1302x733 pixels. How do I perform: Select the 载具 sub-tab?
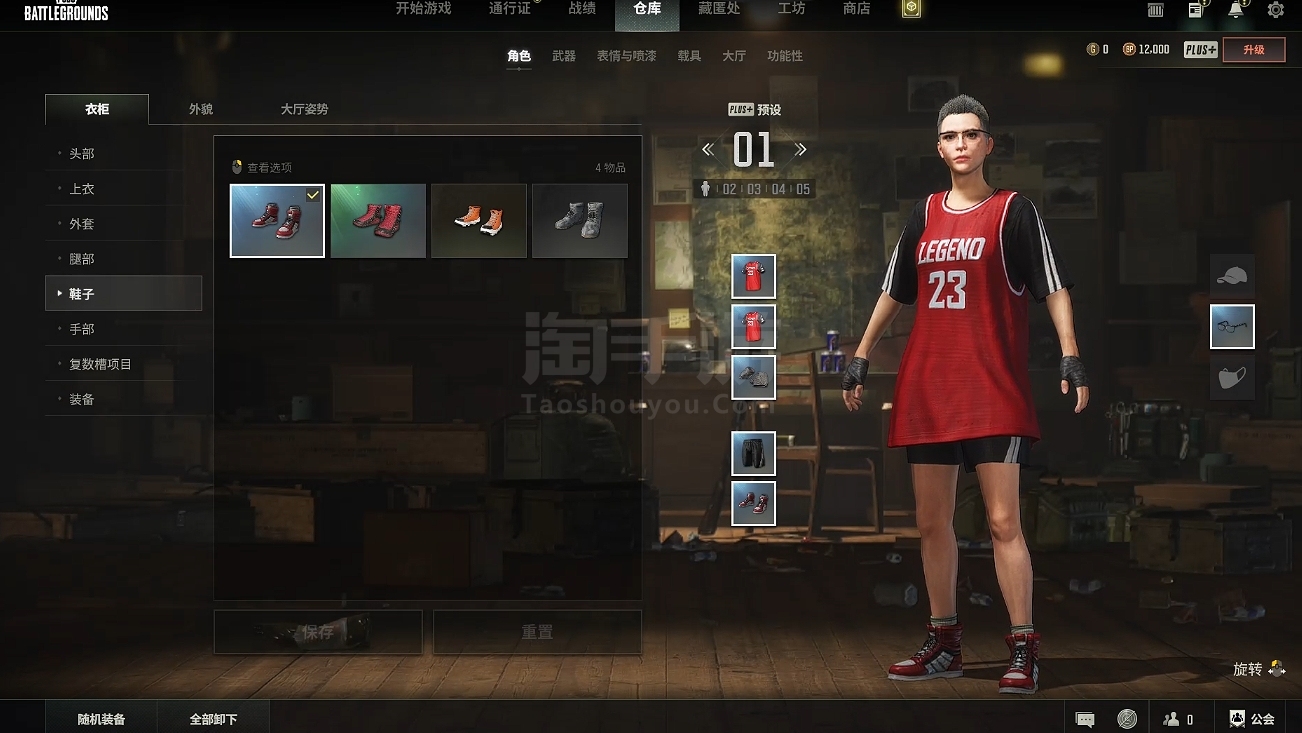click(689, 56)
